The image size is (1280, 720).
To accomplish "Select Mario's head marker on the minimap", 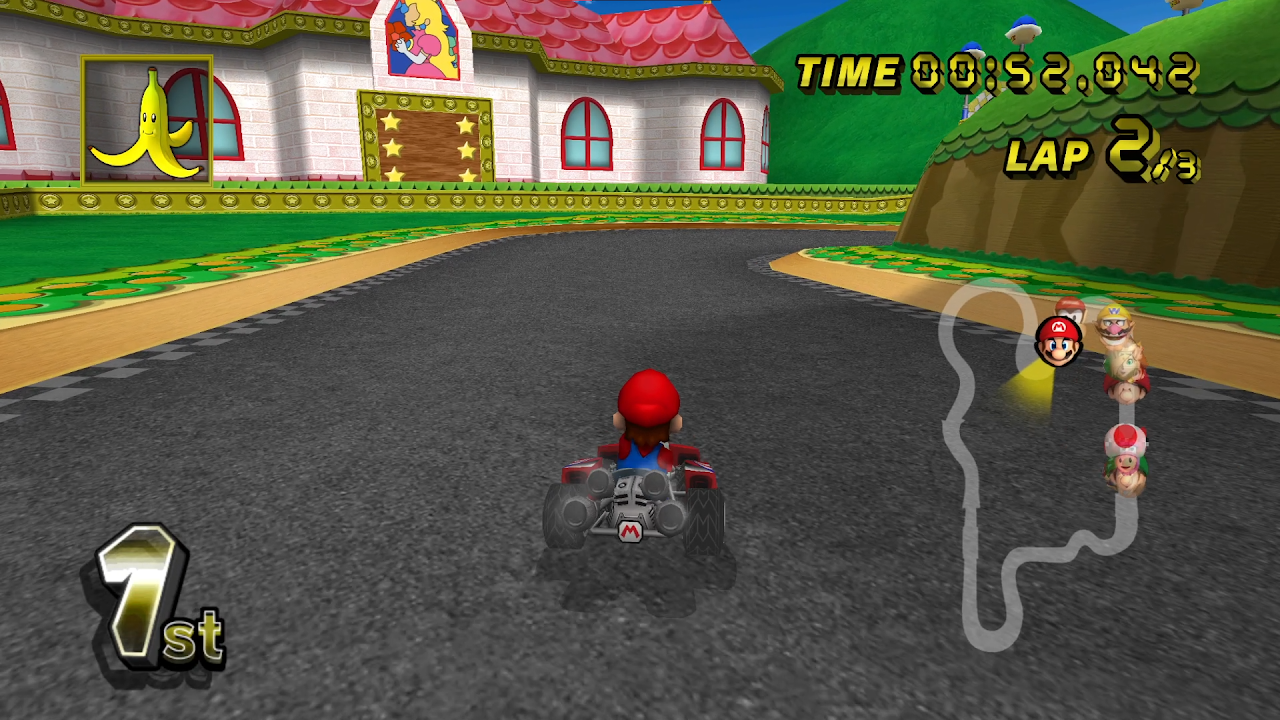I will (x=1058, y=341).
